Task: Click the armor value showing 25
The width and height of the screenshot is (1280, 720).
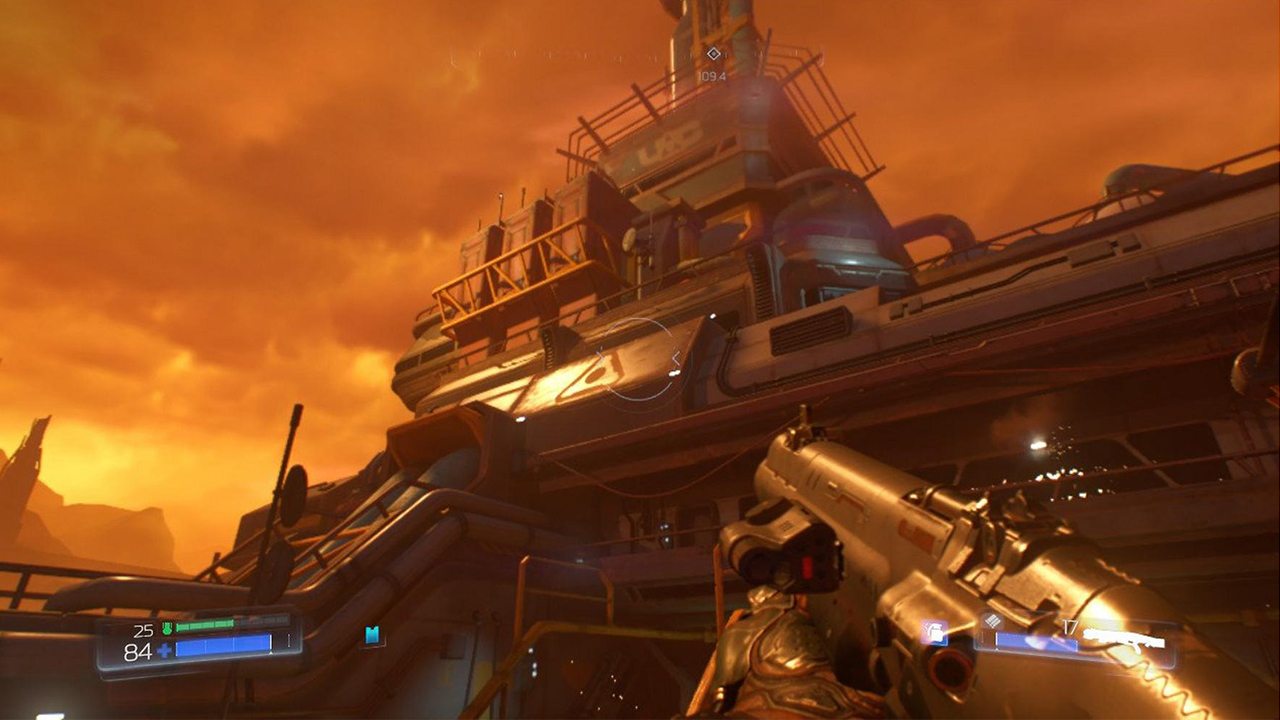Action: (143, 630)
